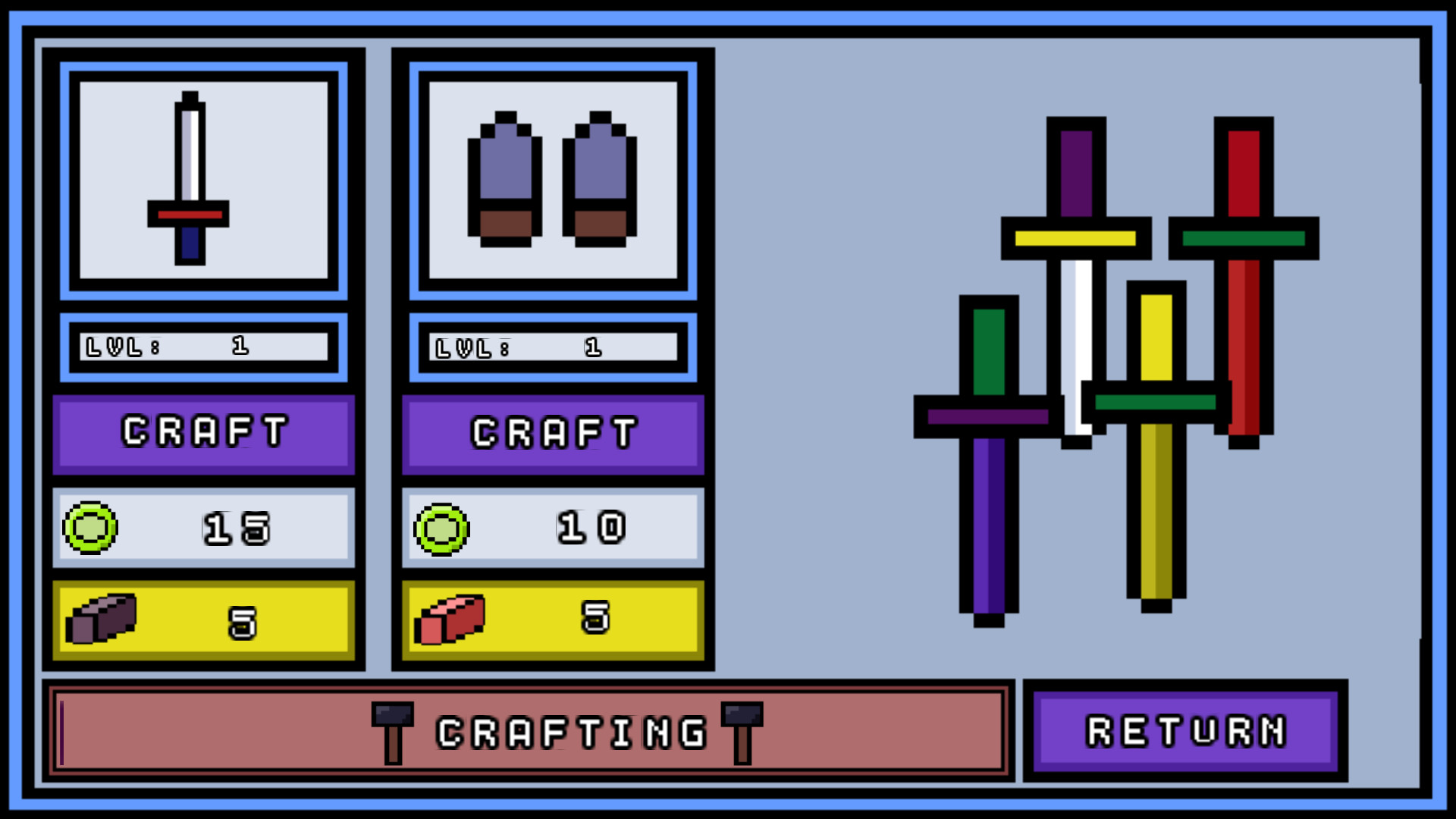Viewport: 1456px width, 819px height.
Task: Click the yellow cost bar under the boots
Action: (x=552, y=620)
